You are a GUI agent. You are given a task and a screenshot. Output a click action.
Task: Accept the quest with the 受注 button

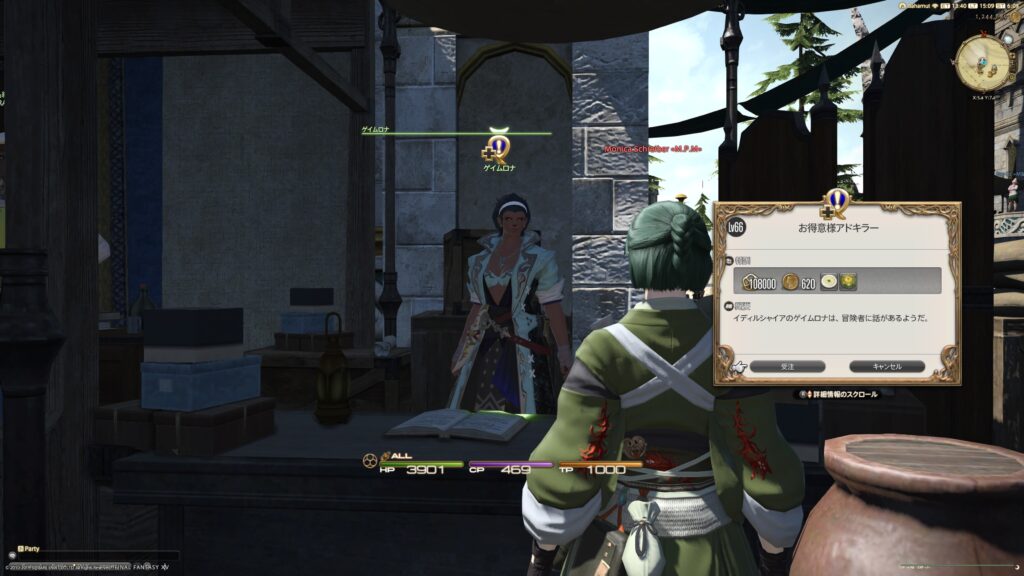[x=787, y=367]
